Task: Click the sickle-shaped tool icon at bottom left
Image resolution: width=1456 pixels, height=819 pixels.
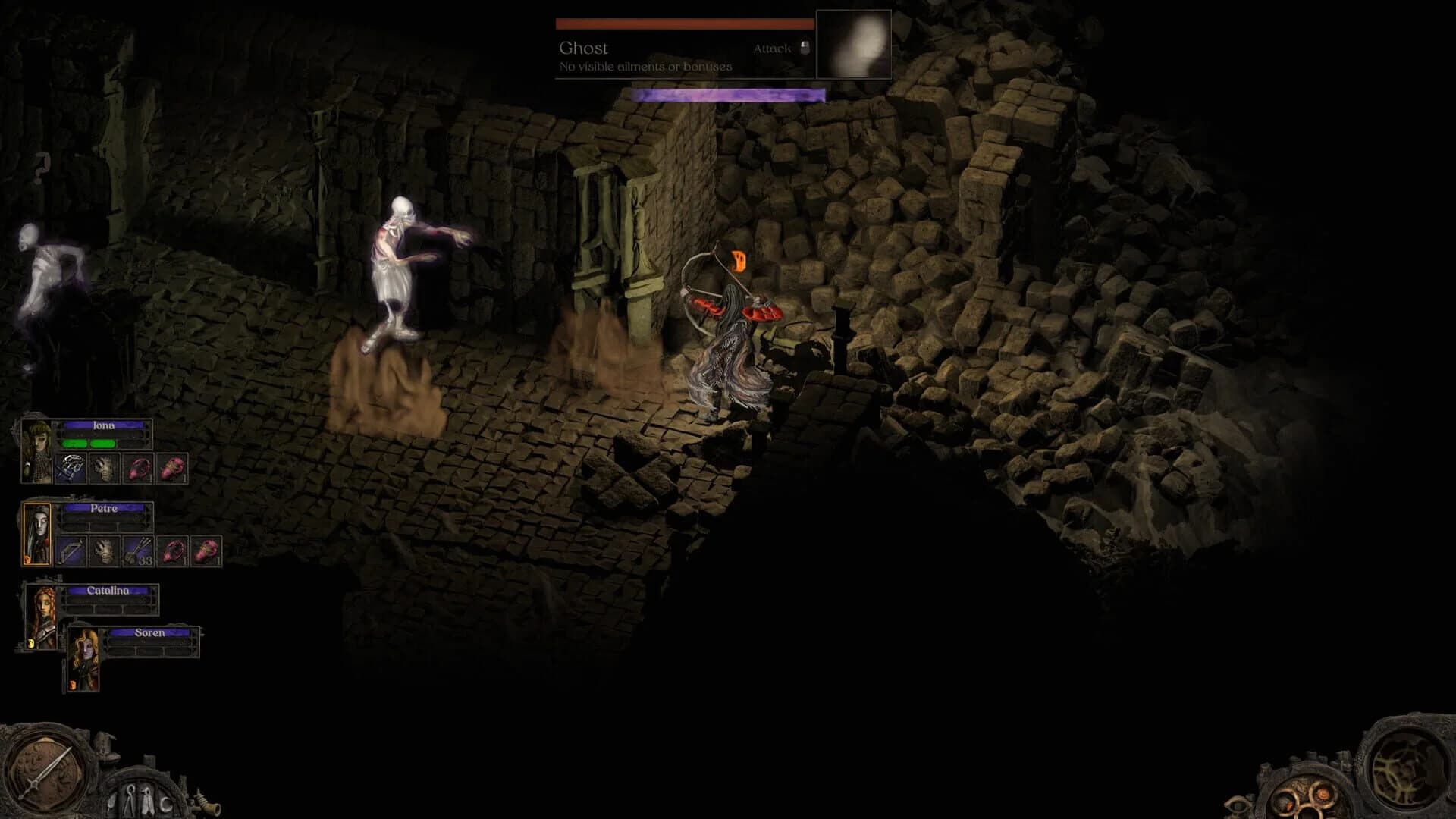Action: (x=165, y=802)
